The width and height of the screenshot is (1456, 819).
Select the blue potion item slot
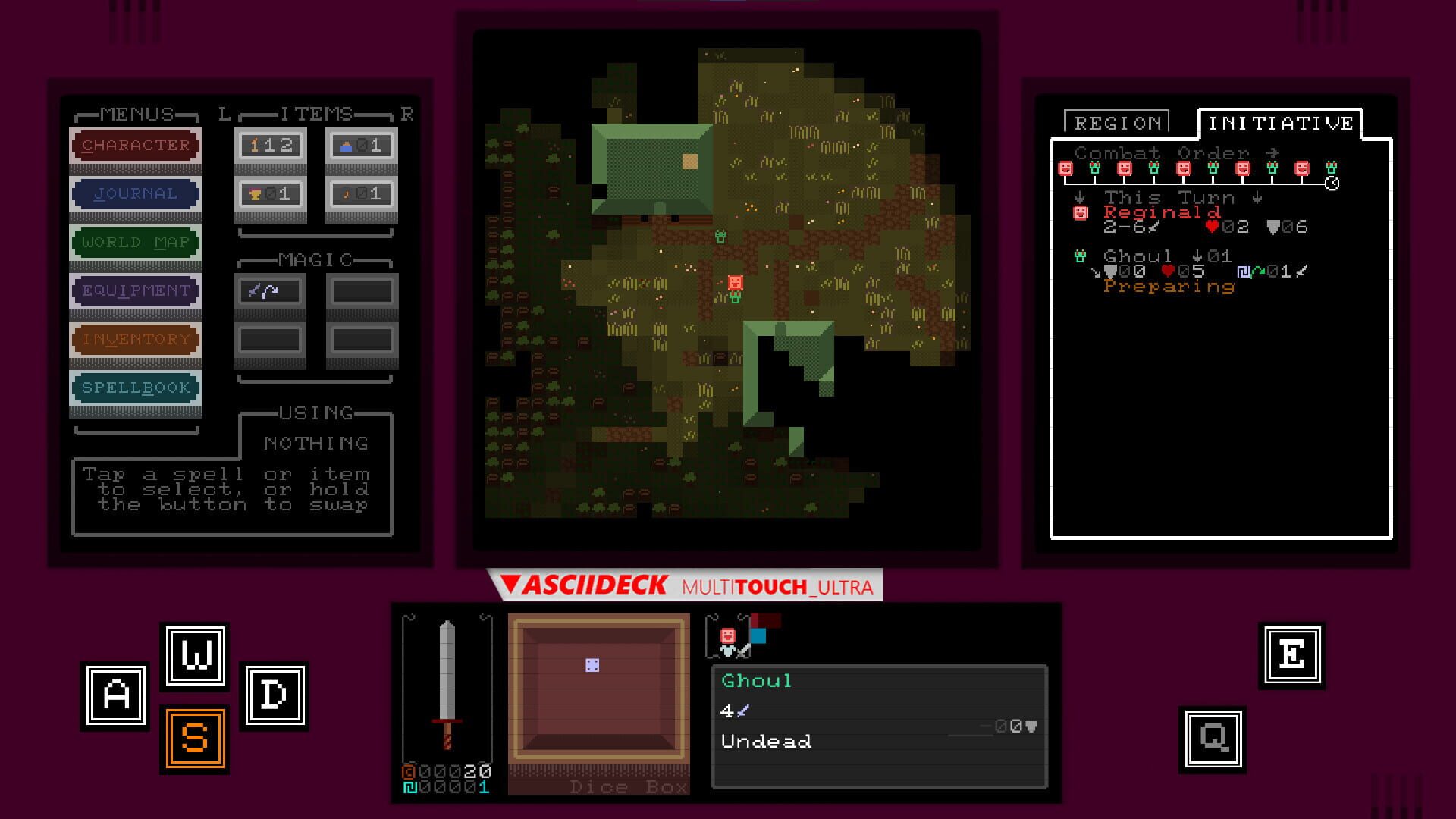click(x=362, y=145)
